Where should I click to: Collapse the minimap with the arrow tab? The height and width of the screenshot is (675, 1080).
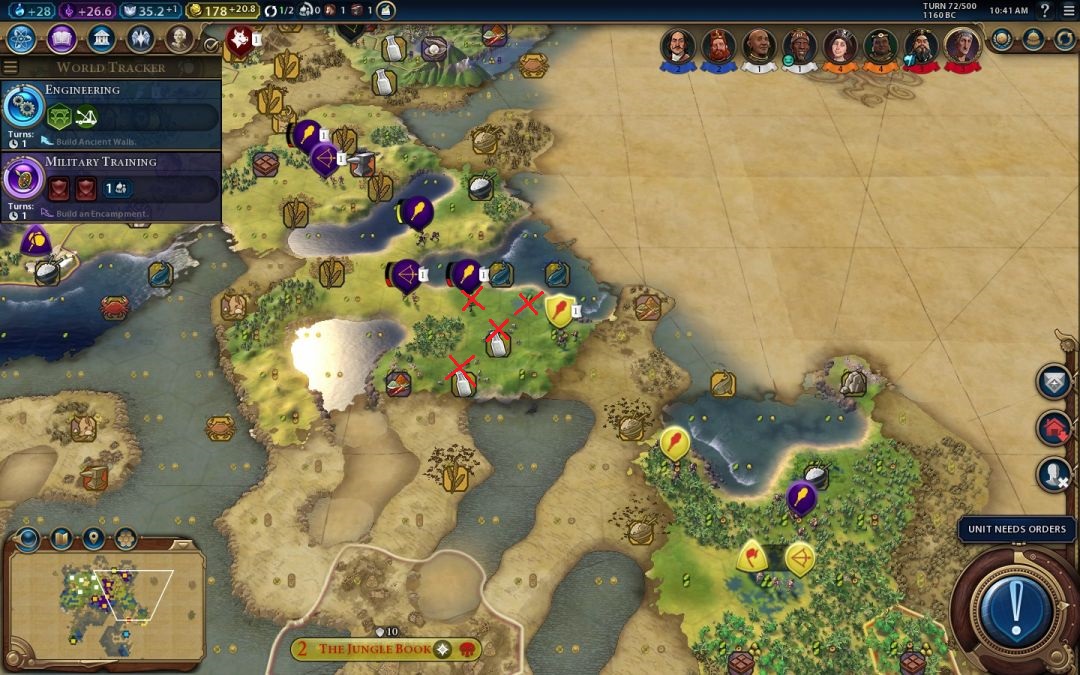pyautogui.click(x=182, y=543)
